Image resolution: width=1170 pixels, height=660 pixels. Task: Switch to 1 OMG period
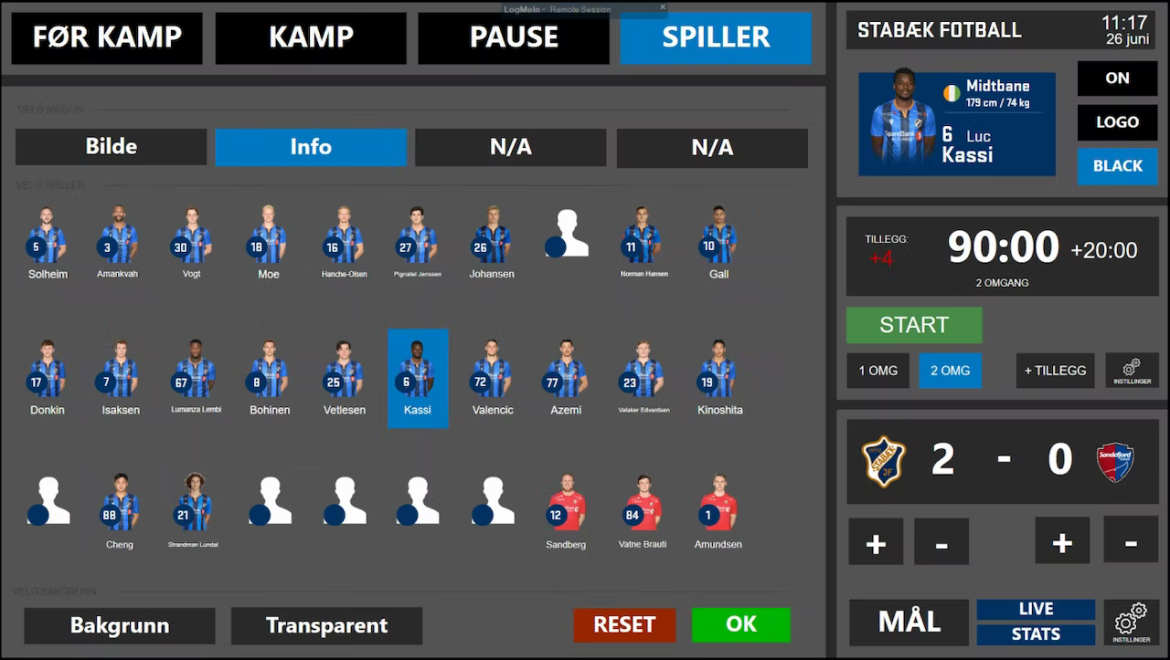point(878,371)
